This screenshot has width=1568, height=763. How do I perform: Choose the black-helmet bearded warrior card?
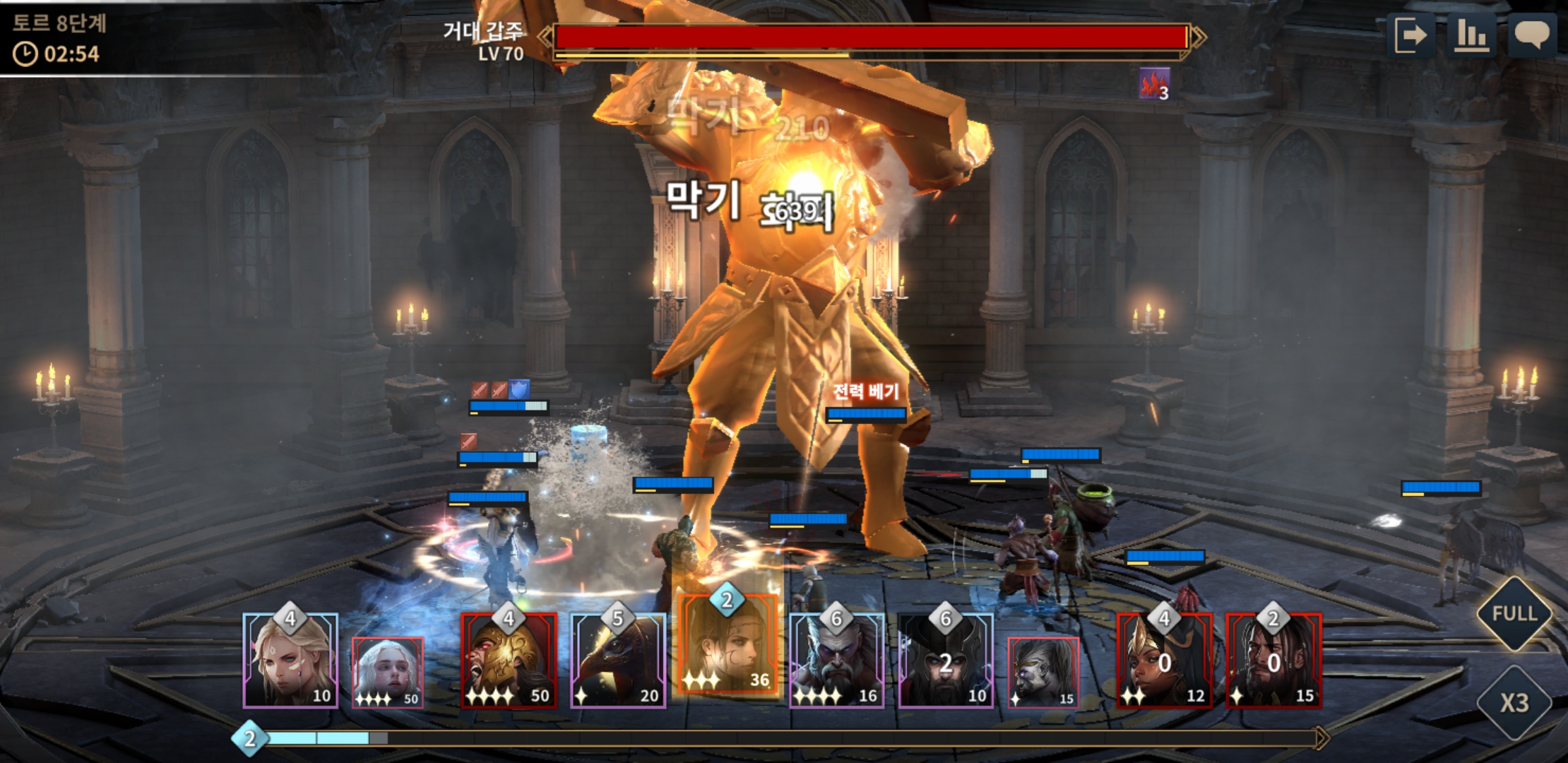945,661
